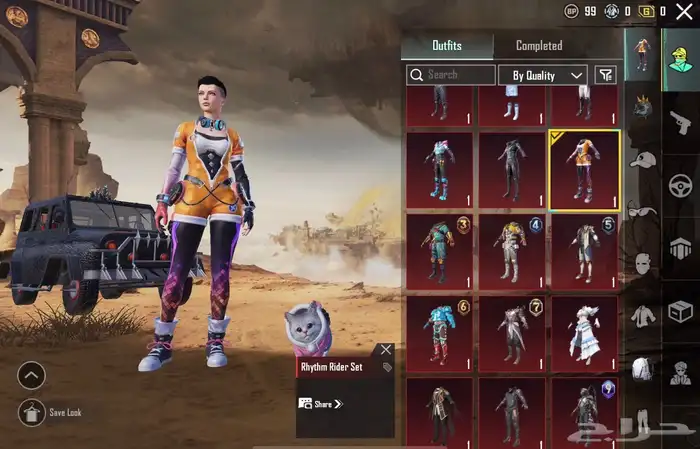Select the white dress outfit tile
The image size is (700, 449).
(584, 333)
